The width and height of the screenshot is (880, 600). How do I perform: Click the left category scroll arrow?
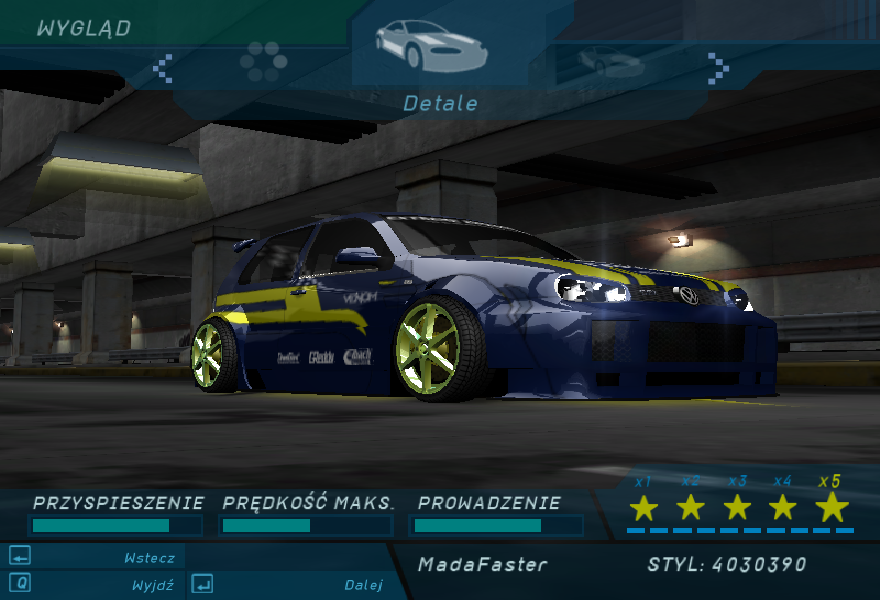tap(163, 68)
